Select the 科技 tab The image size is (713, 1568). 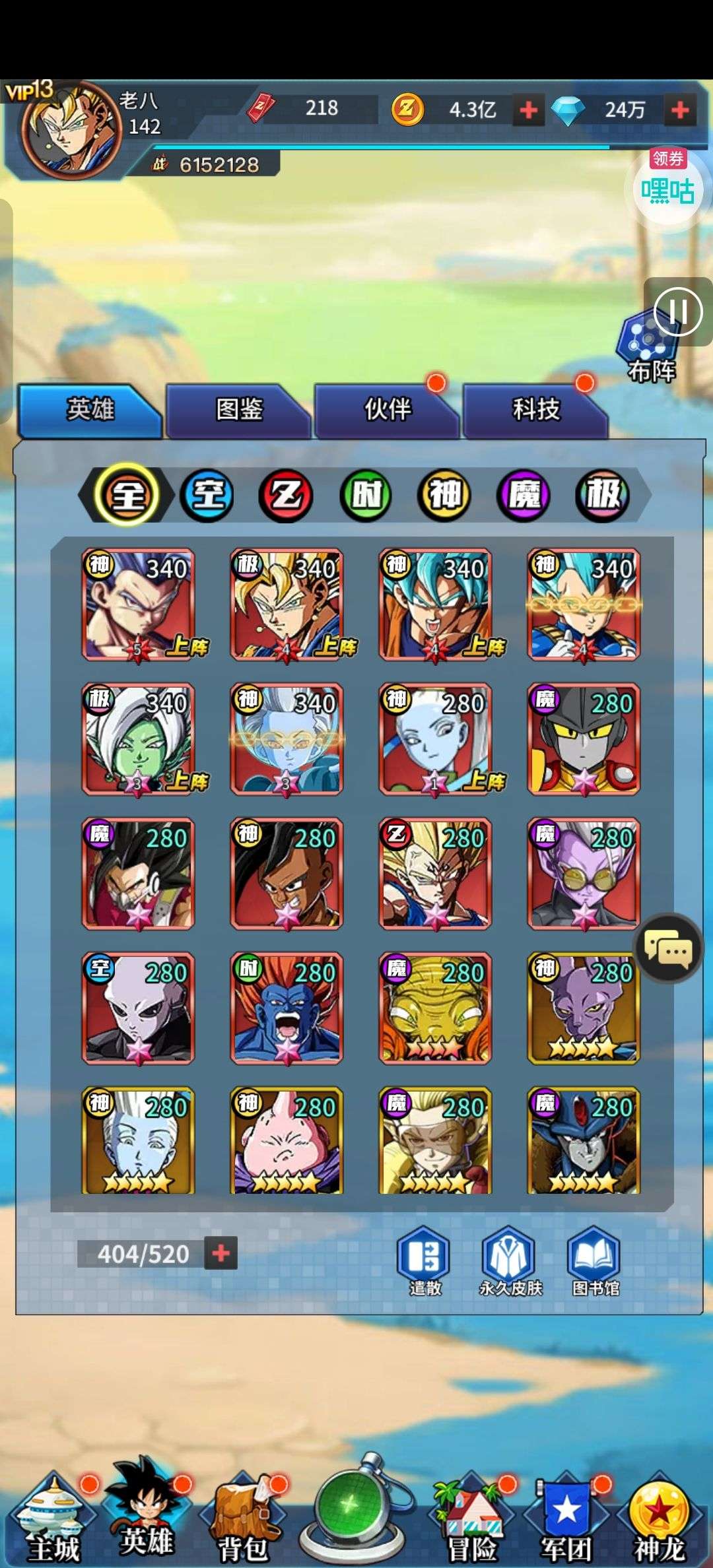tap(536, 410)
